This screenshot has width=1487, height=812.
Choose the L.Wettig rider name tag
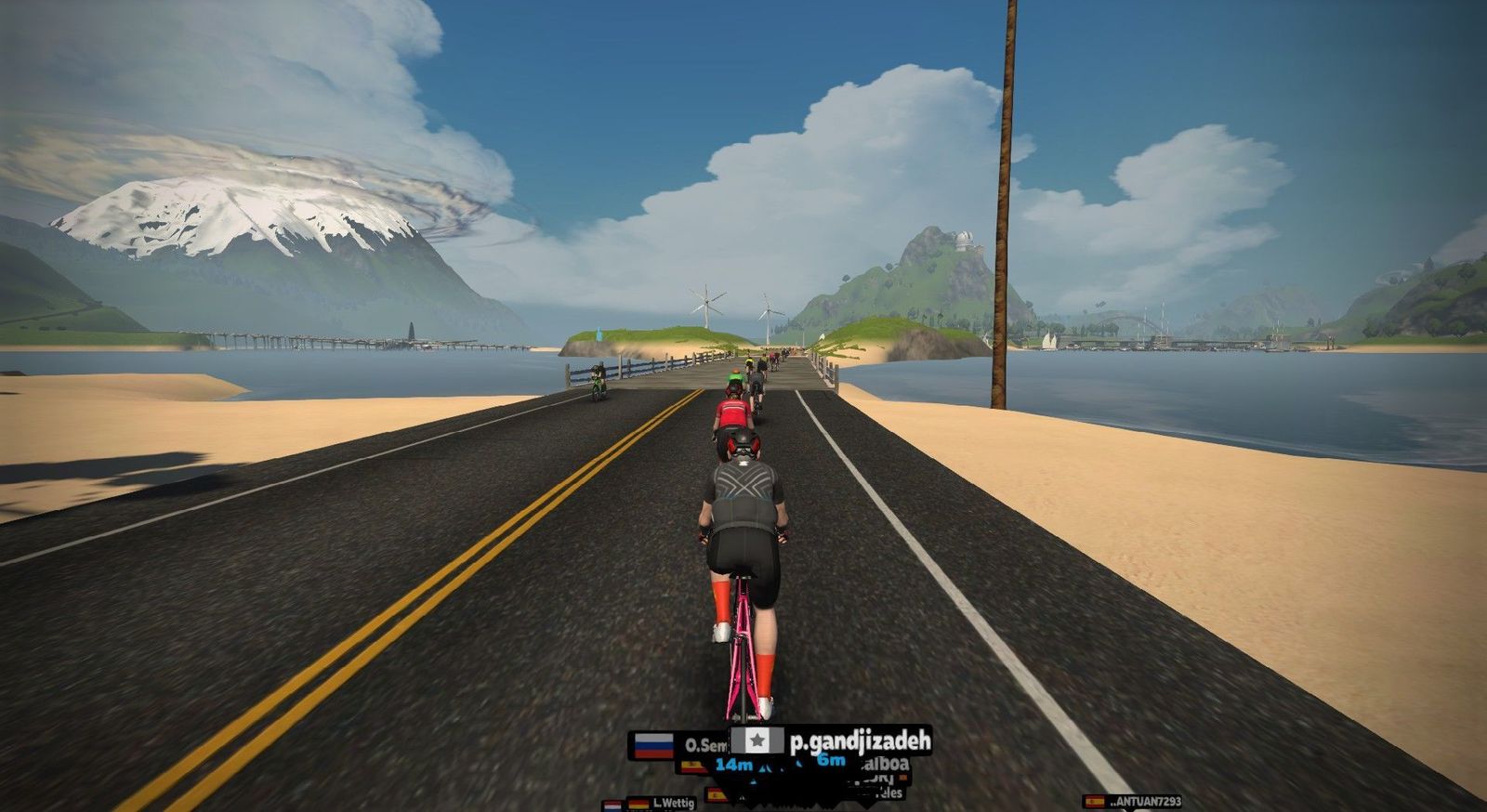671,803
